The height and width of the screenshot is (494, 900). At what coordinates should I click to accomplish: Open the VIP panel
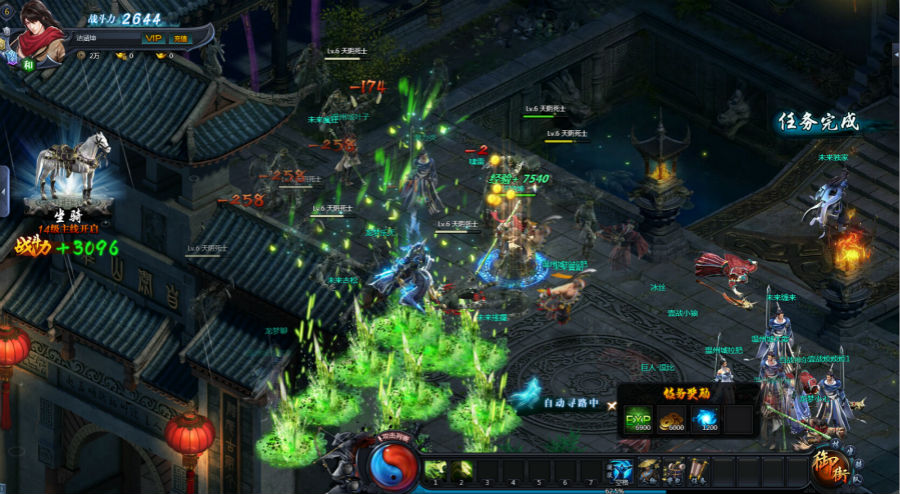153,38
